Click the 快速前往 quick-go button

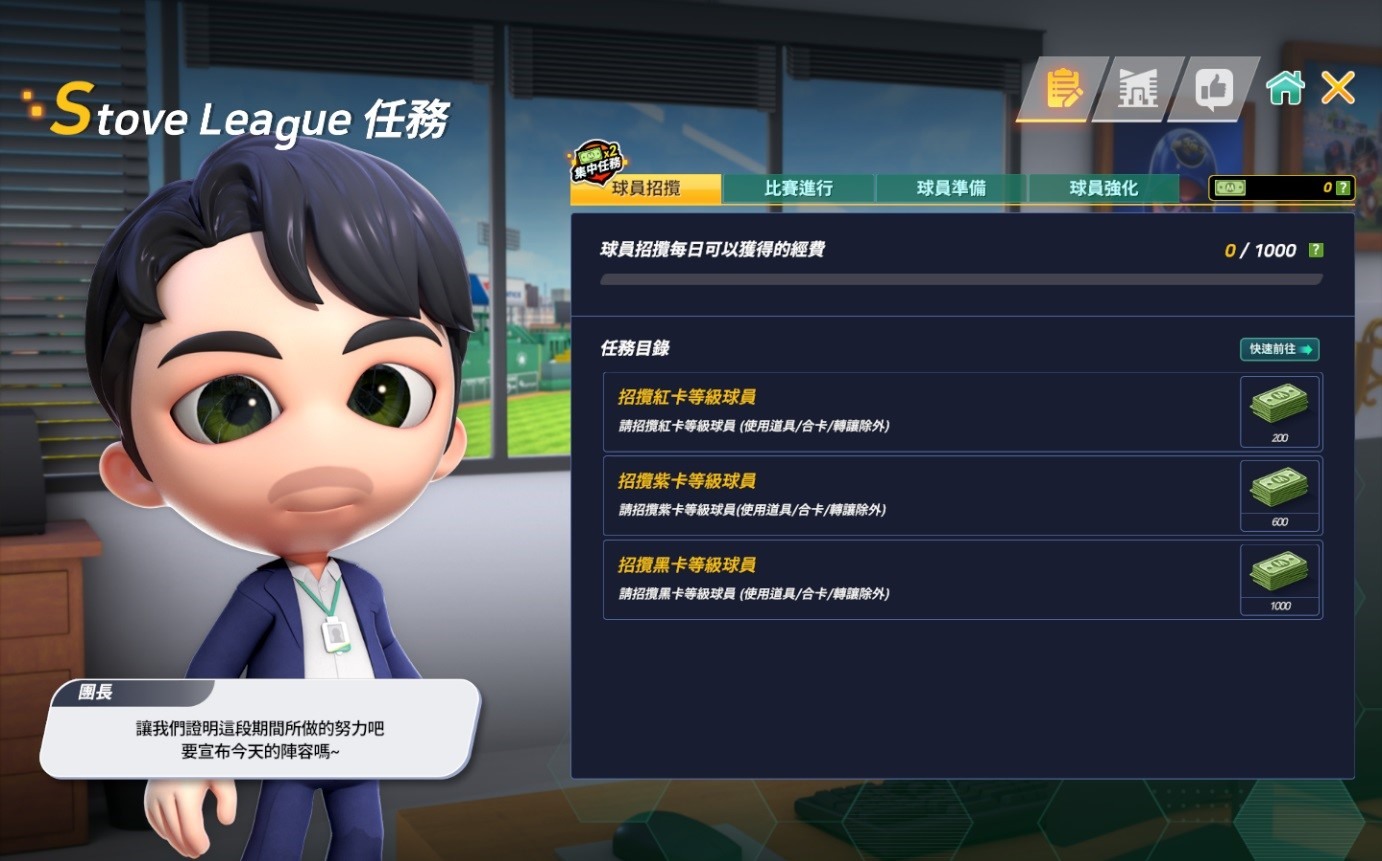(x=1278, y=349)
